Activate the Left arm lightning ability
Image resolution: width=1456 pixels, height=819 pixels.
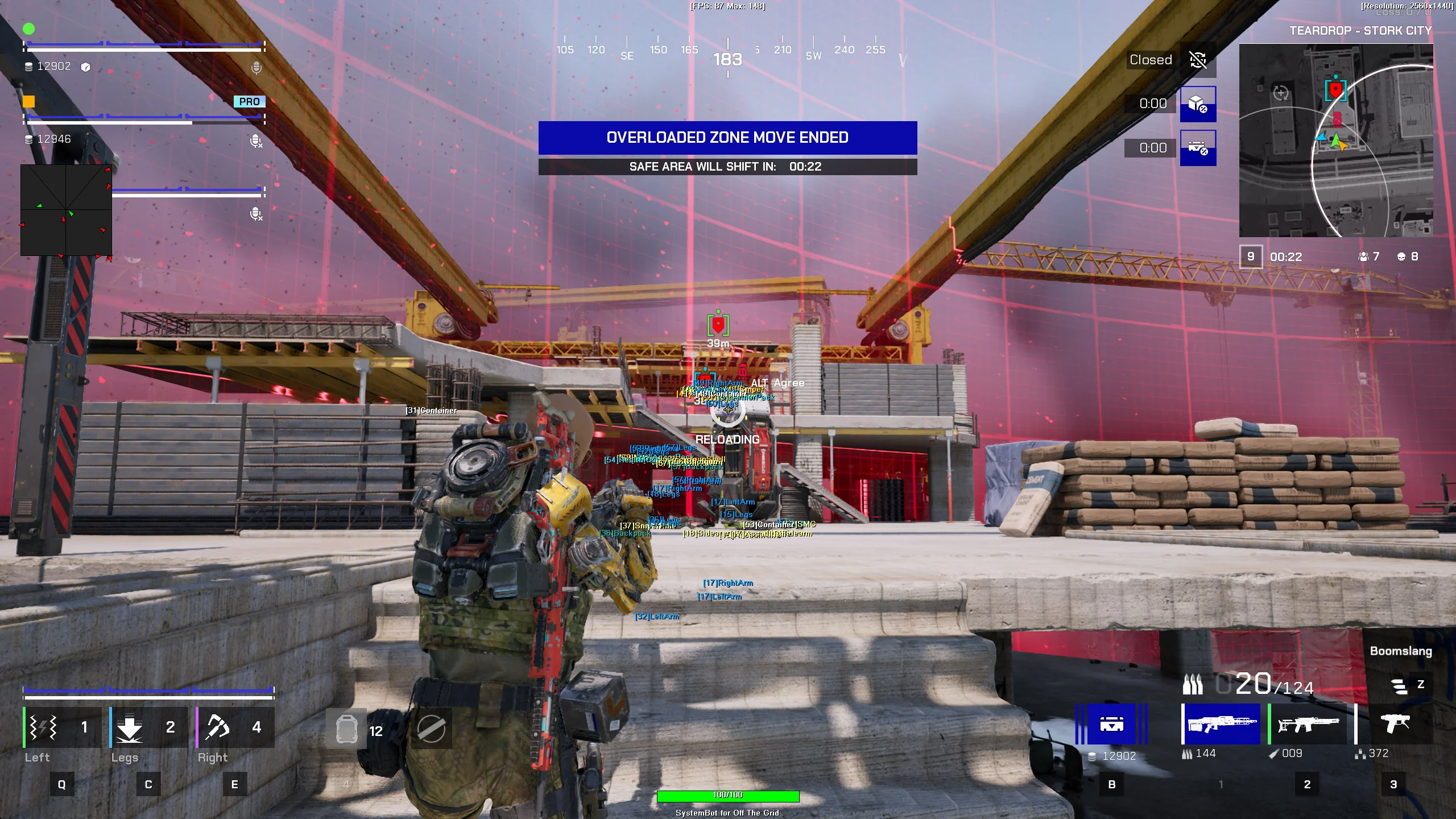point(44,727)
